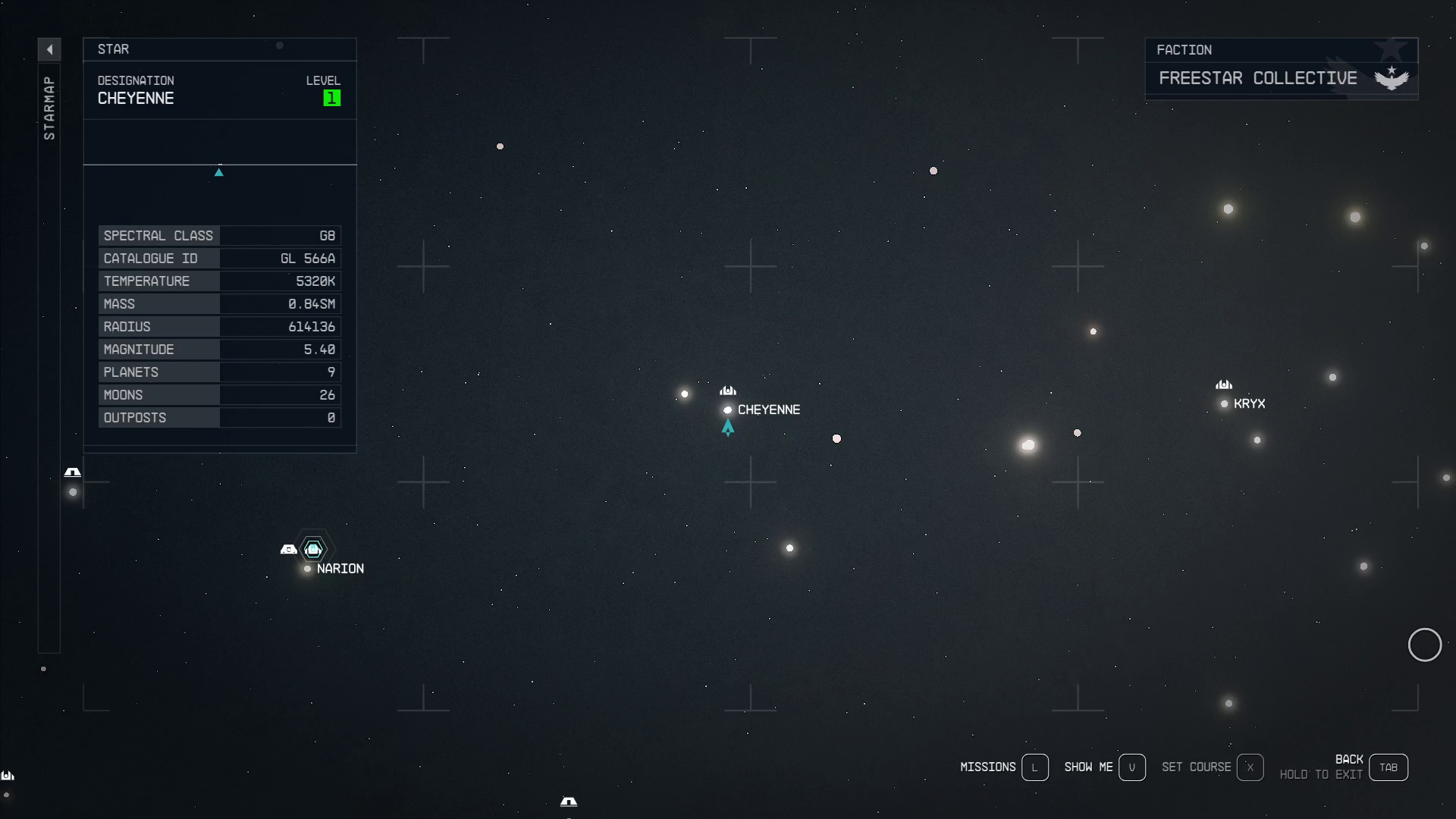The width and height of the screenshot is (1456, 819).
Task: Open the MISSIONS list
Action: (989, 767)
